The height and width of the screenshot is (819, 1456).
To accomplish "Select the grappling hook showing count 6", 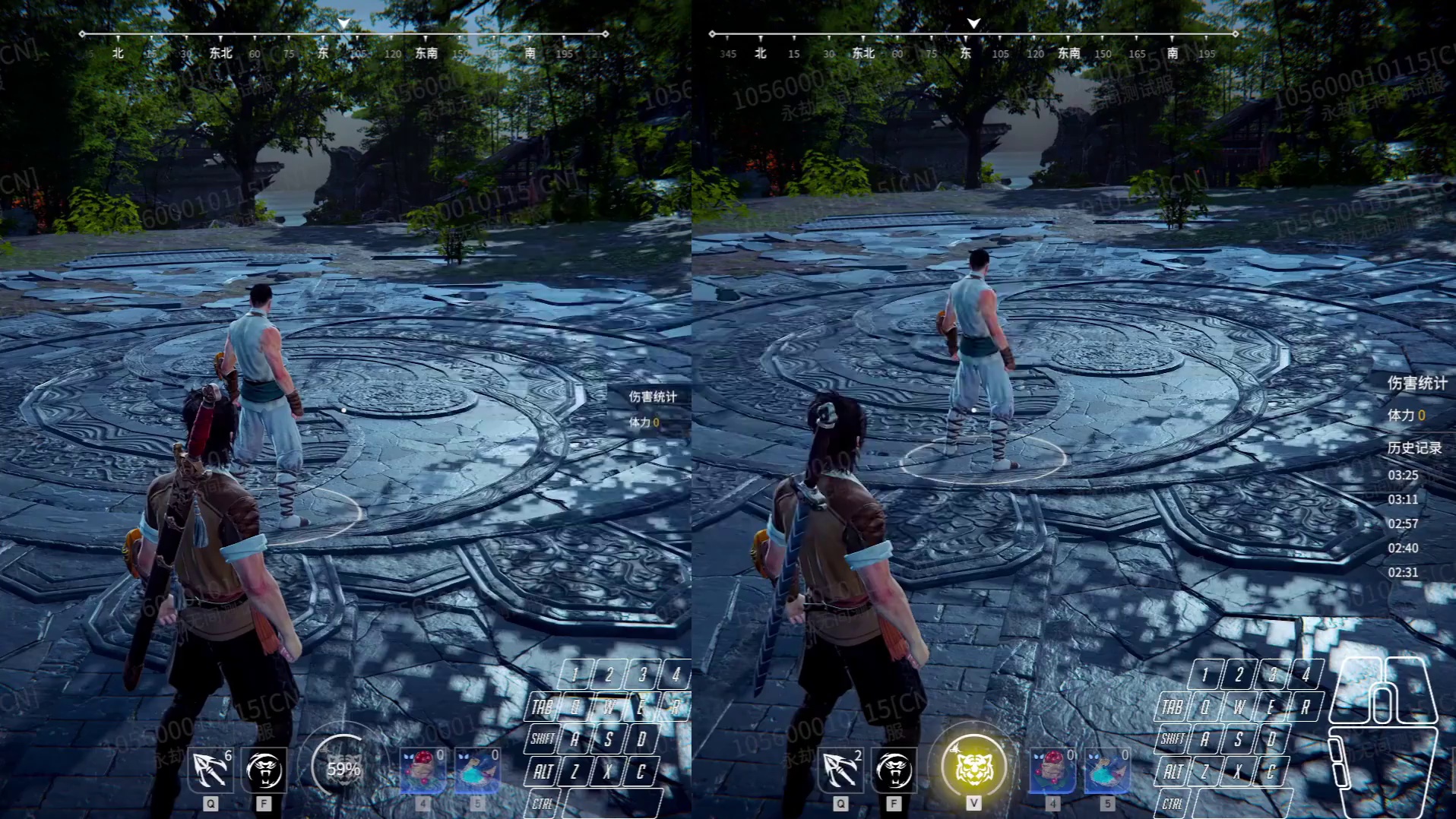I will point(210,770).
